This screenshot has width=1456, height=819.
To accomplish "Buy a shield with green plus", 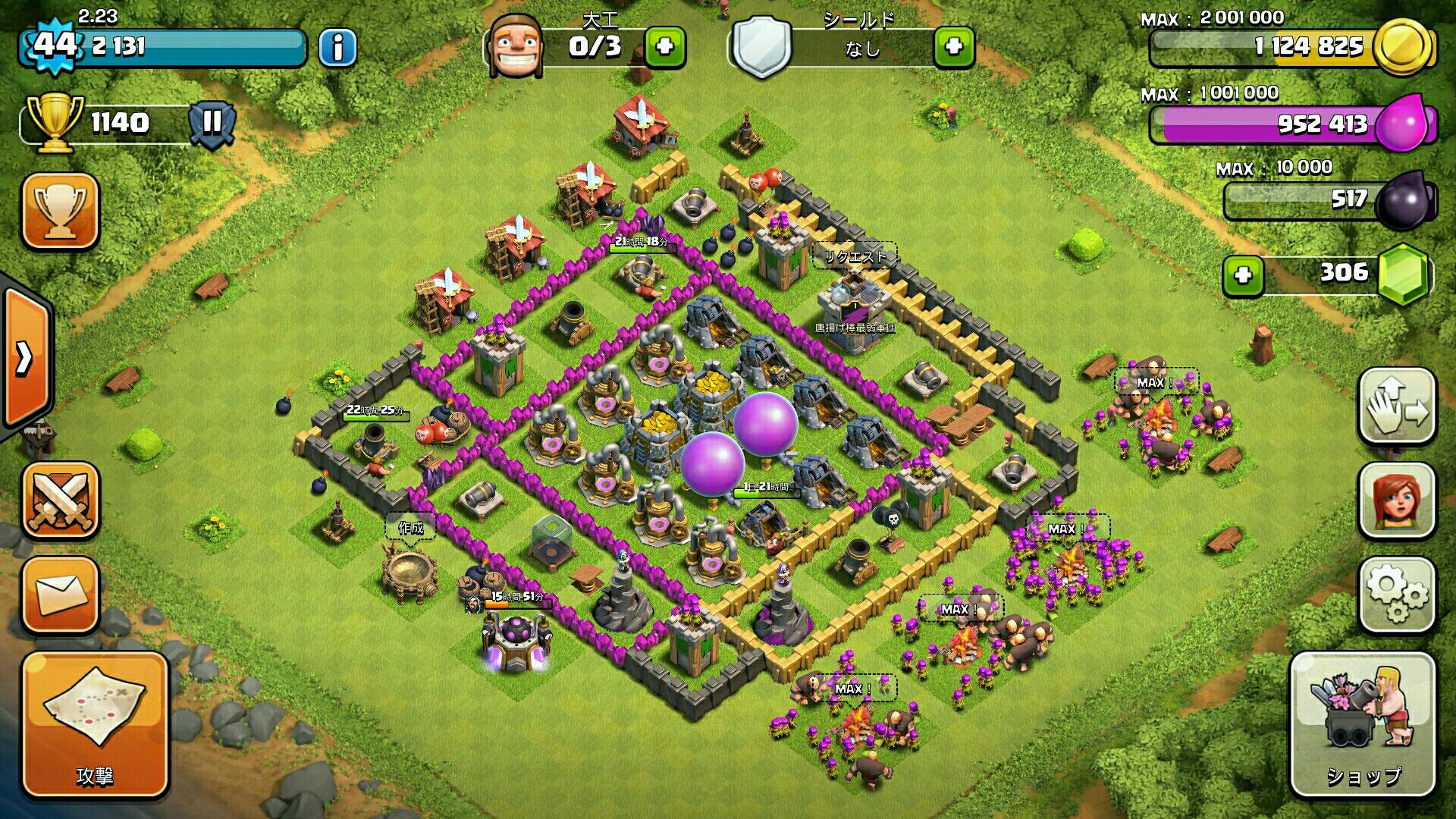I will pos(954,47).
